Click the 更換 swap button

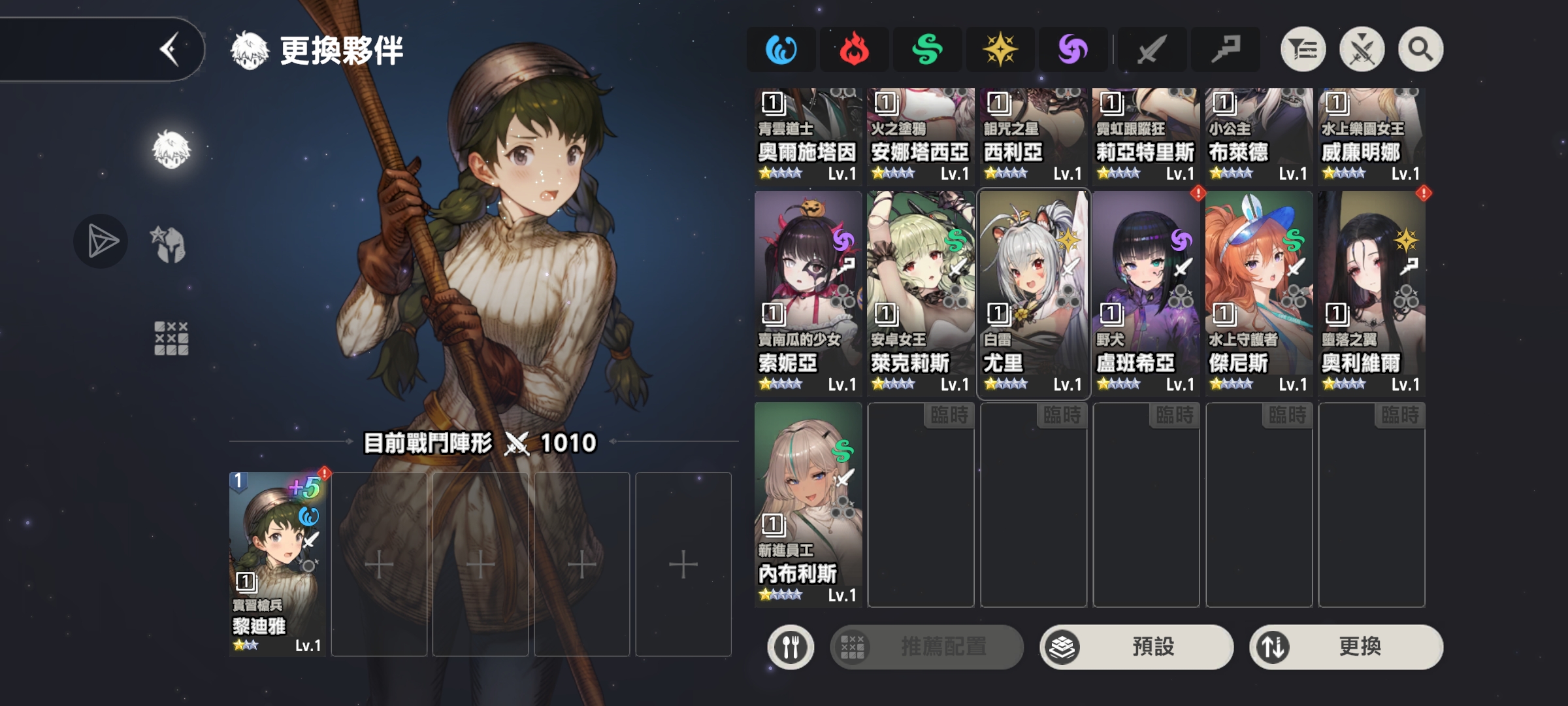coord(1346,647)
